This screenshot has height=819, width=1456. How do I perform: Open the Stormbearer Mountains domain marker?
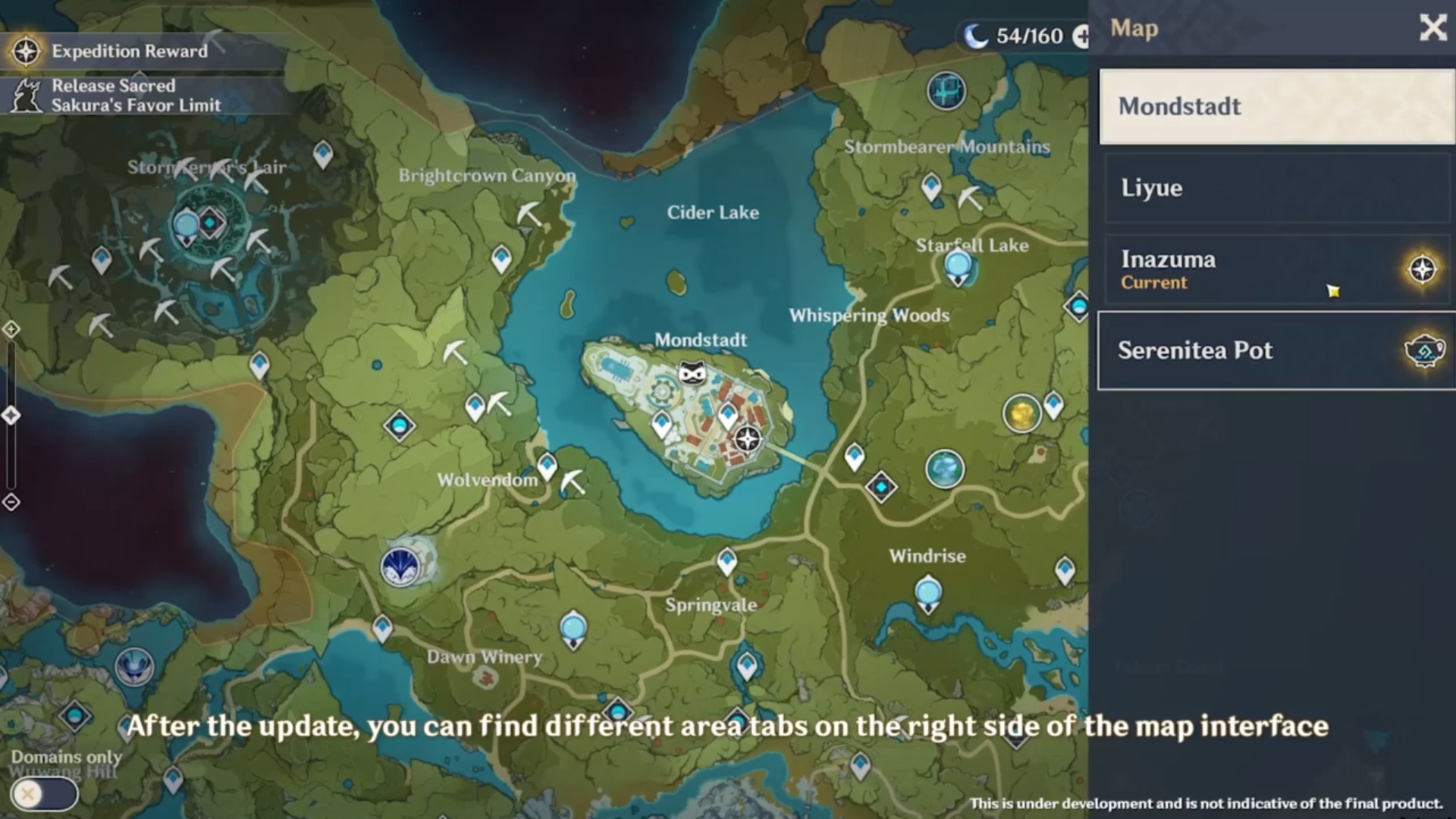pyautogui.click(x=946, y=91)
